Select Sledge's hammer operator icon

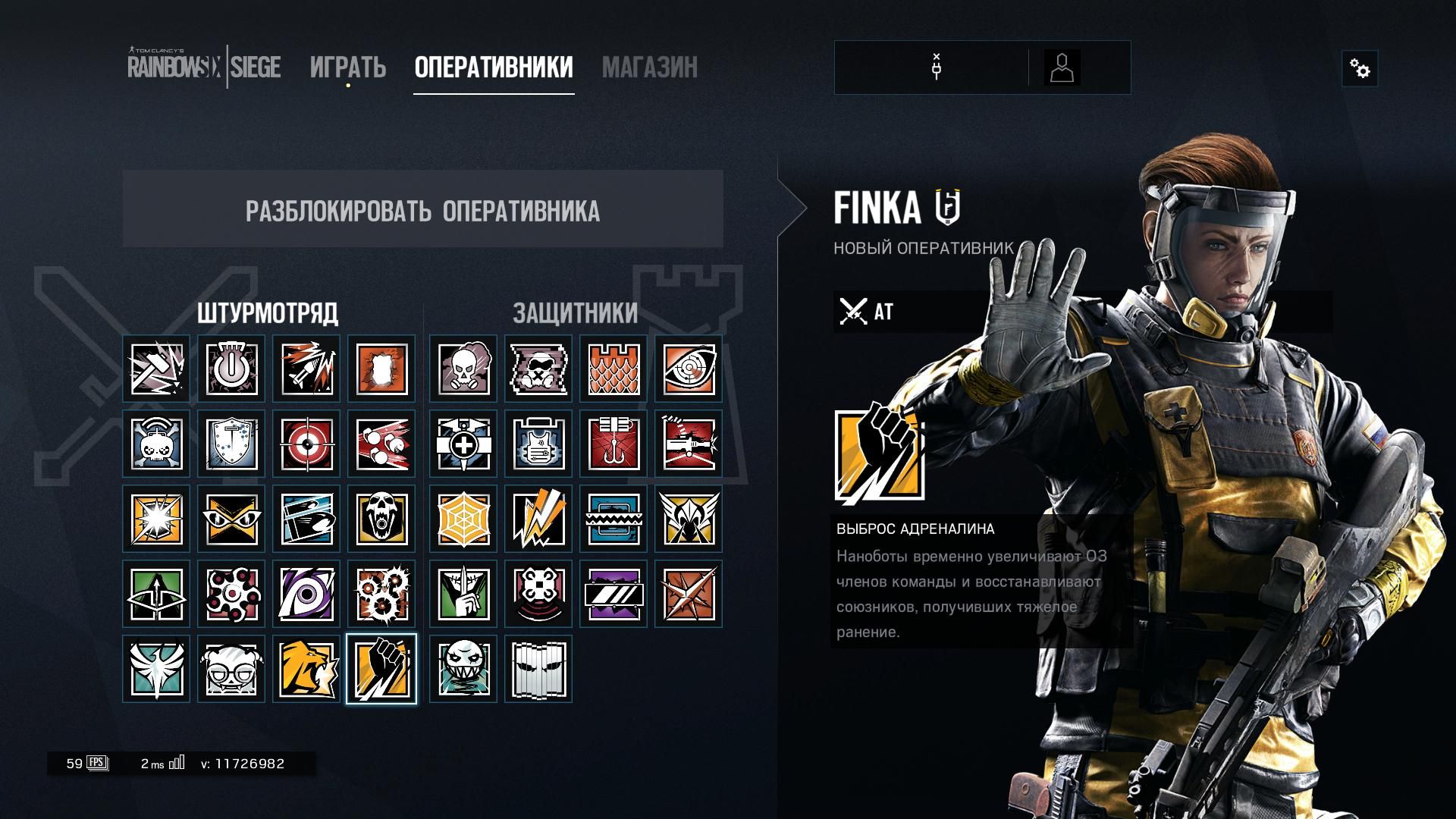pyautogui.click(x=156, y=369)
